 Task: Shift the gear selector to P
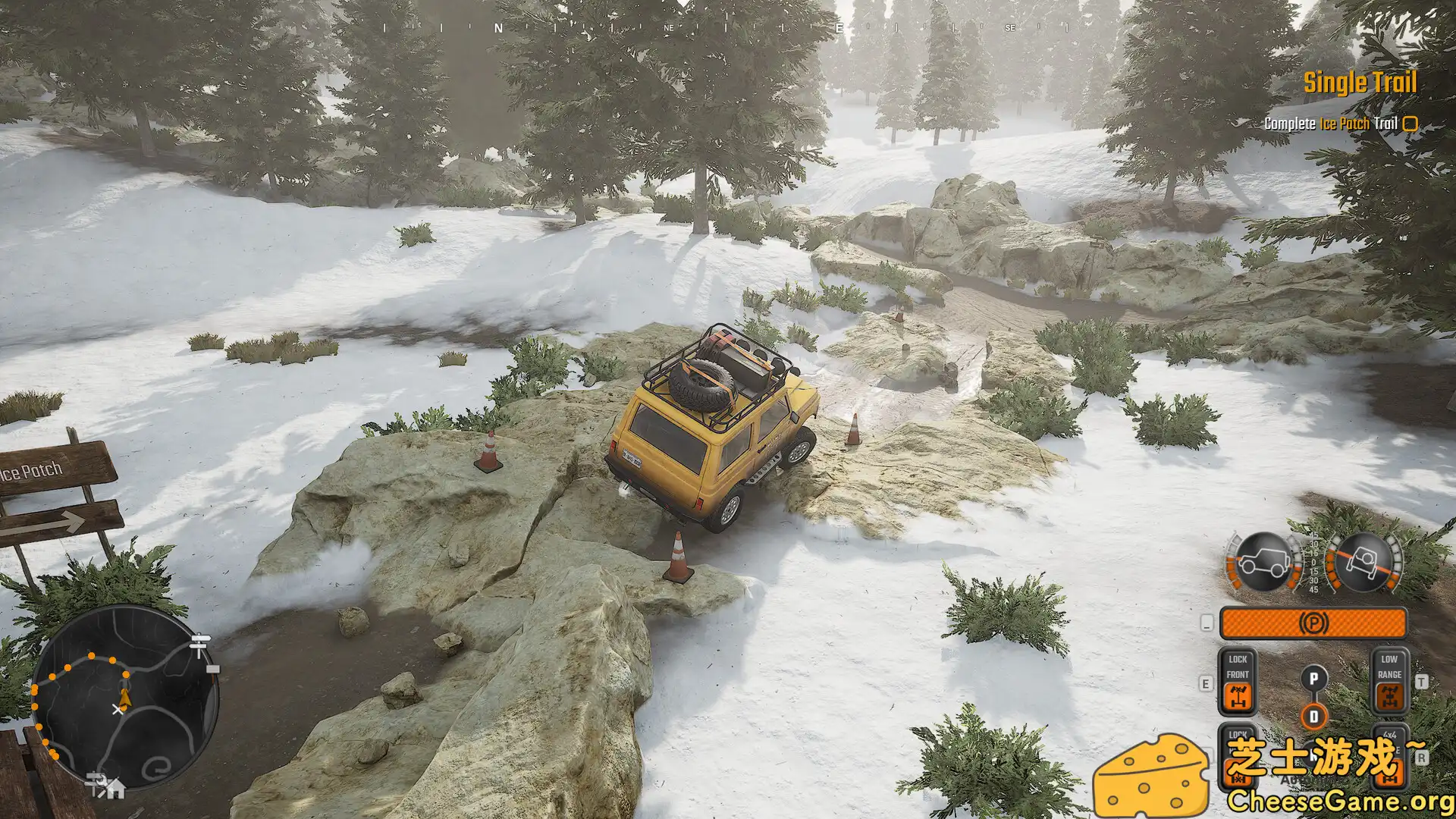click(x=1313, y=676)
